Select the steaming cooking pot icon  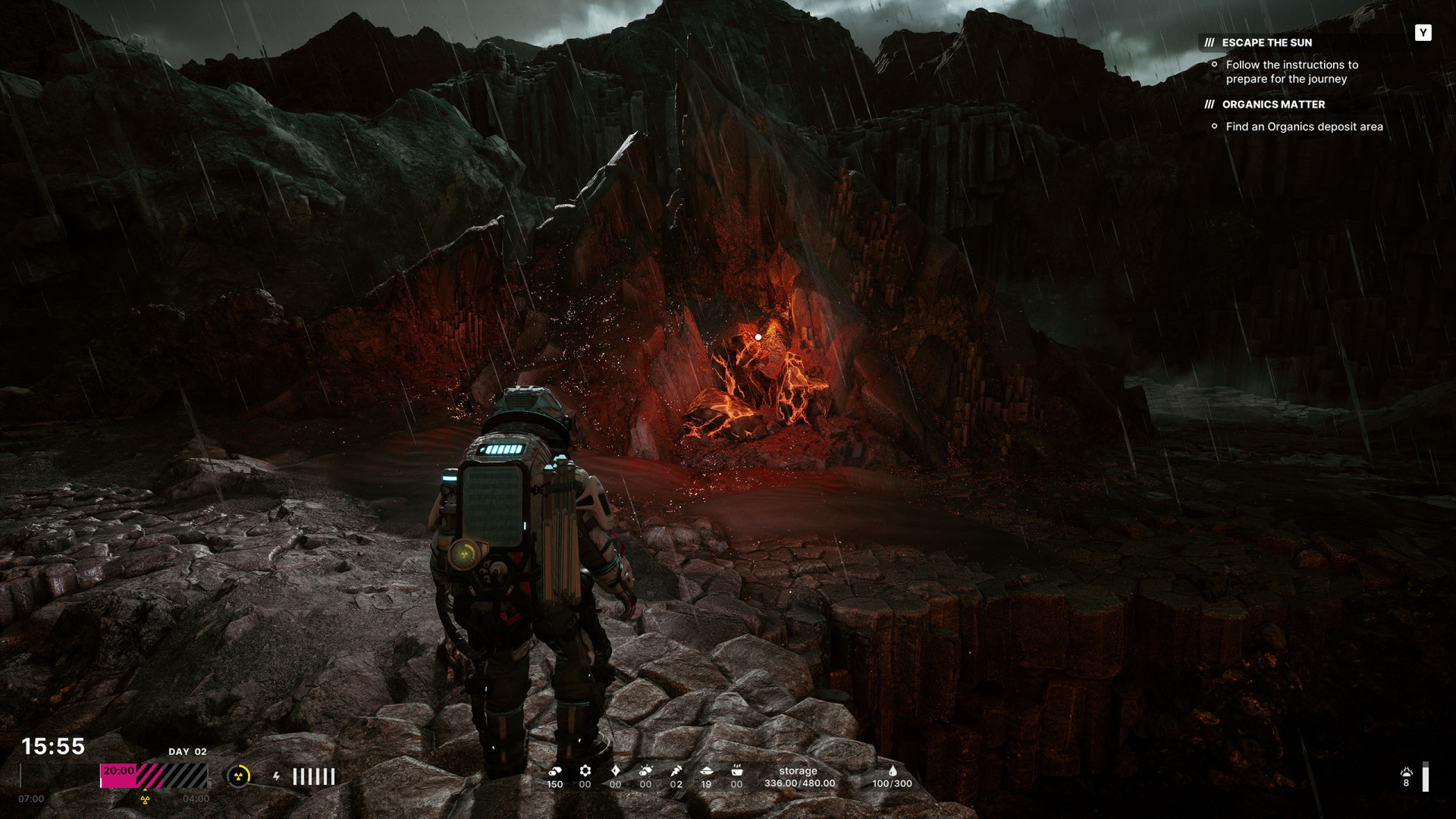click(x=736, y=771)
